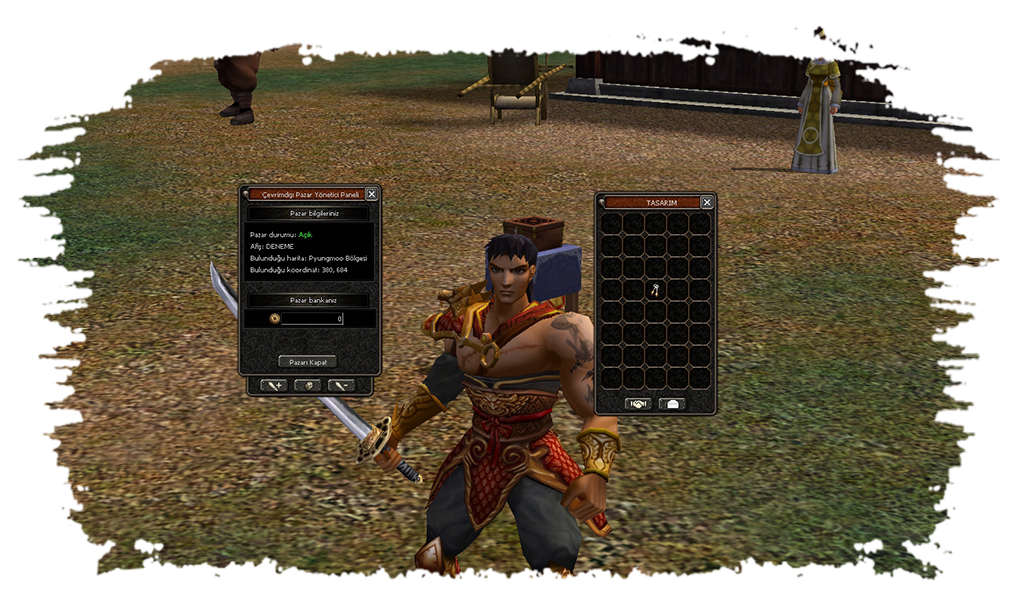
Task: Click the shop stall button in TASARIM window
Action: (672, 404)
